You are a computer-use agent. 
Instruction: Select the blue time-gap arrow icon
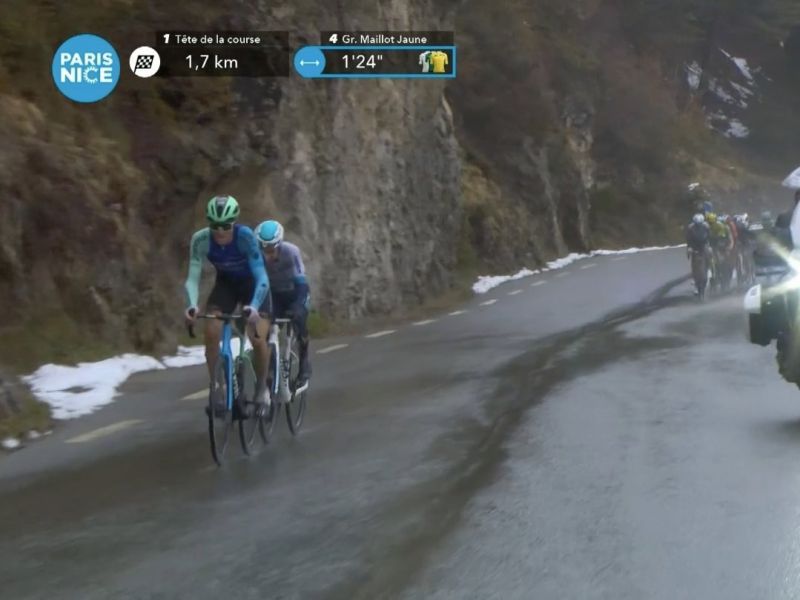[309, 62]
